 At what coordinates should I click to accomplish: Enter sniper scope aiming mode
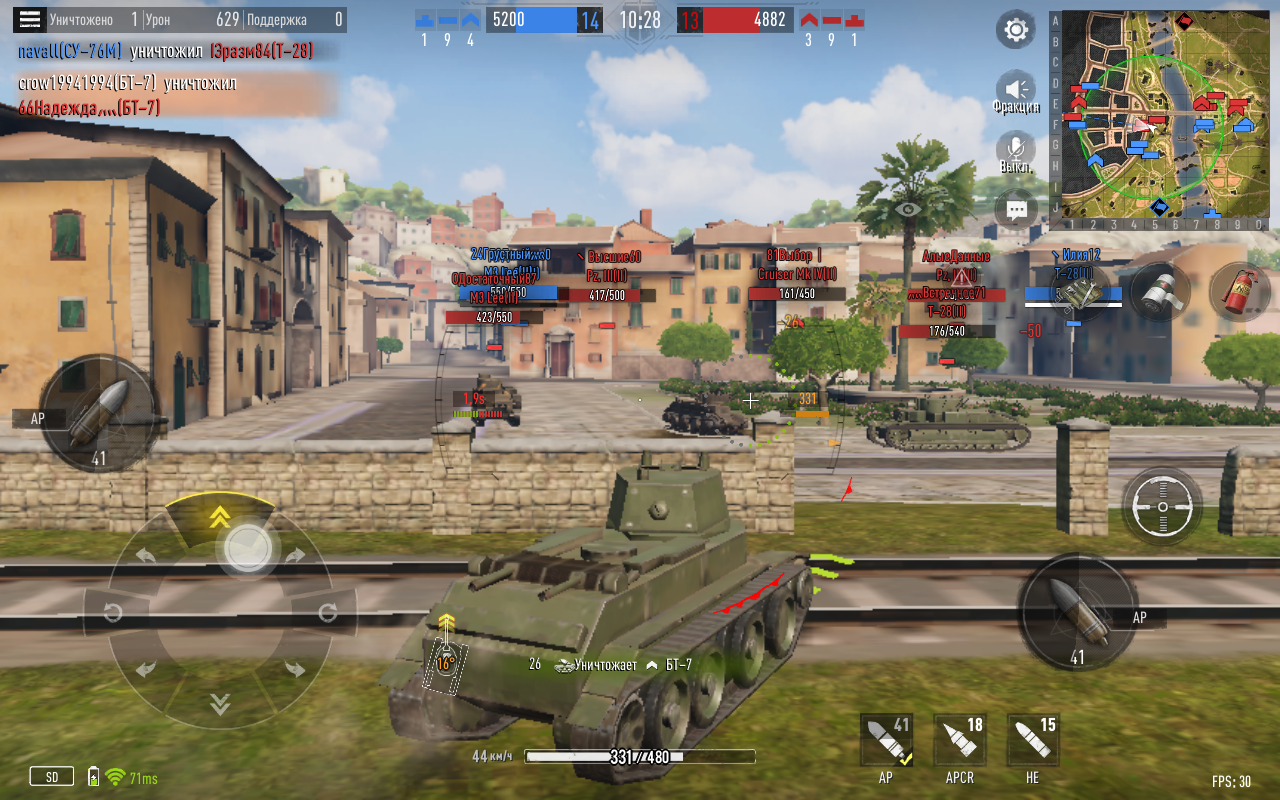coord(1161,506)
